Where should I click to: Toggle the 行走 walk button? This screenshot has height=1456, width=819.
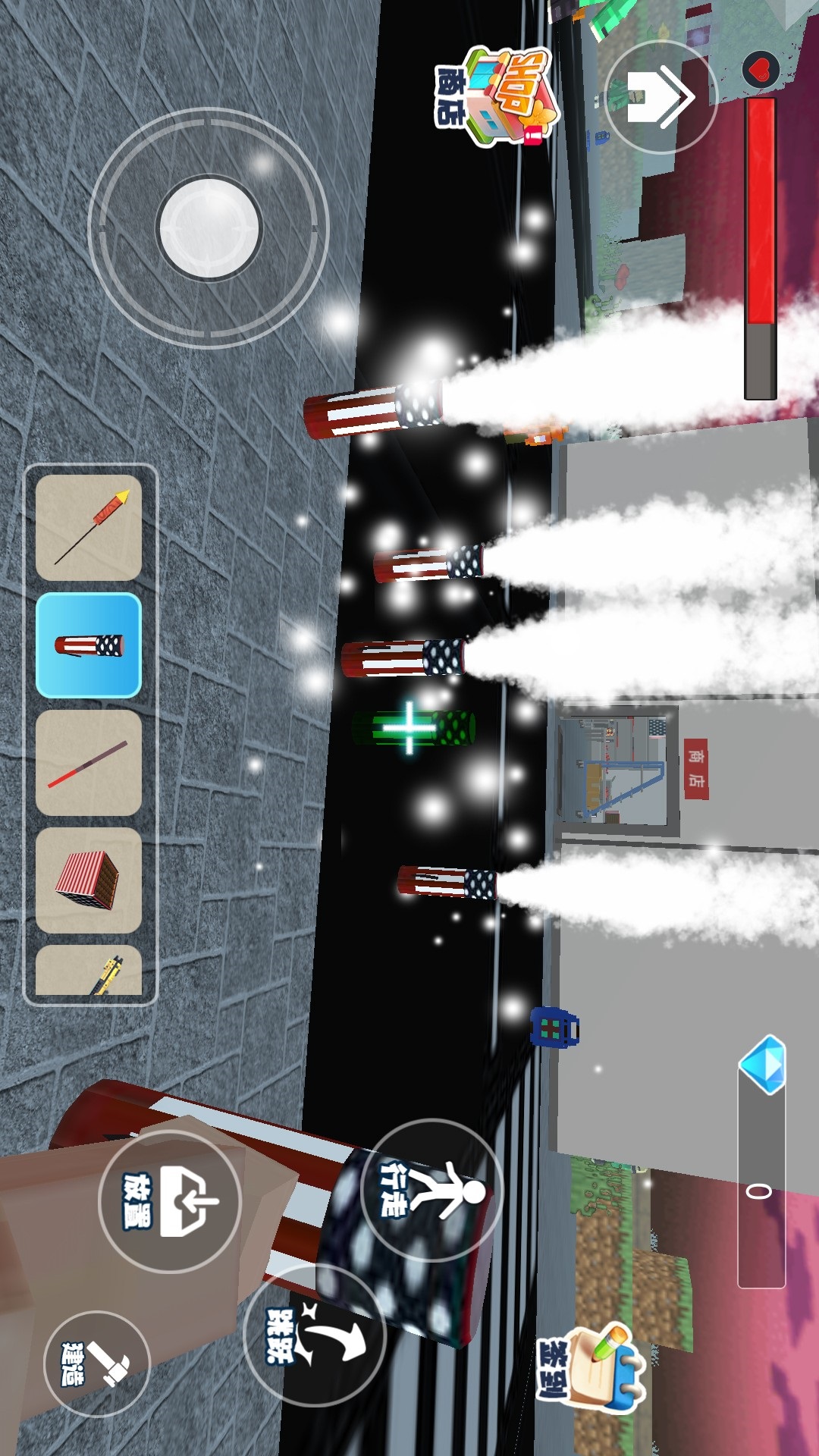click(432, 1191)
